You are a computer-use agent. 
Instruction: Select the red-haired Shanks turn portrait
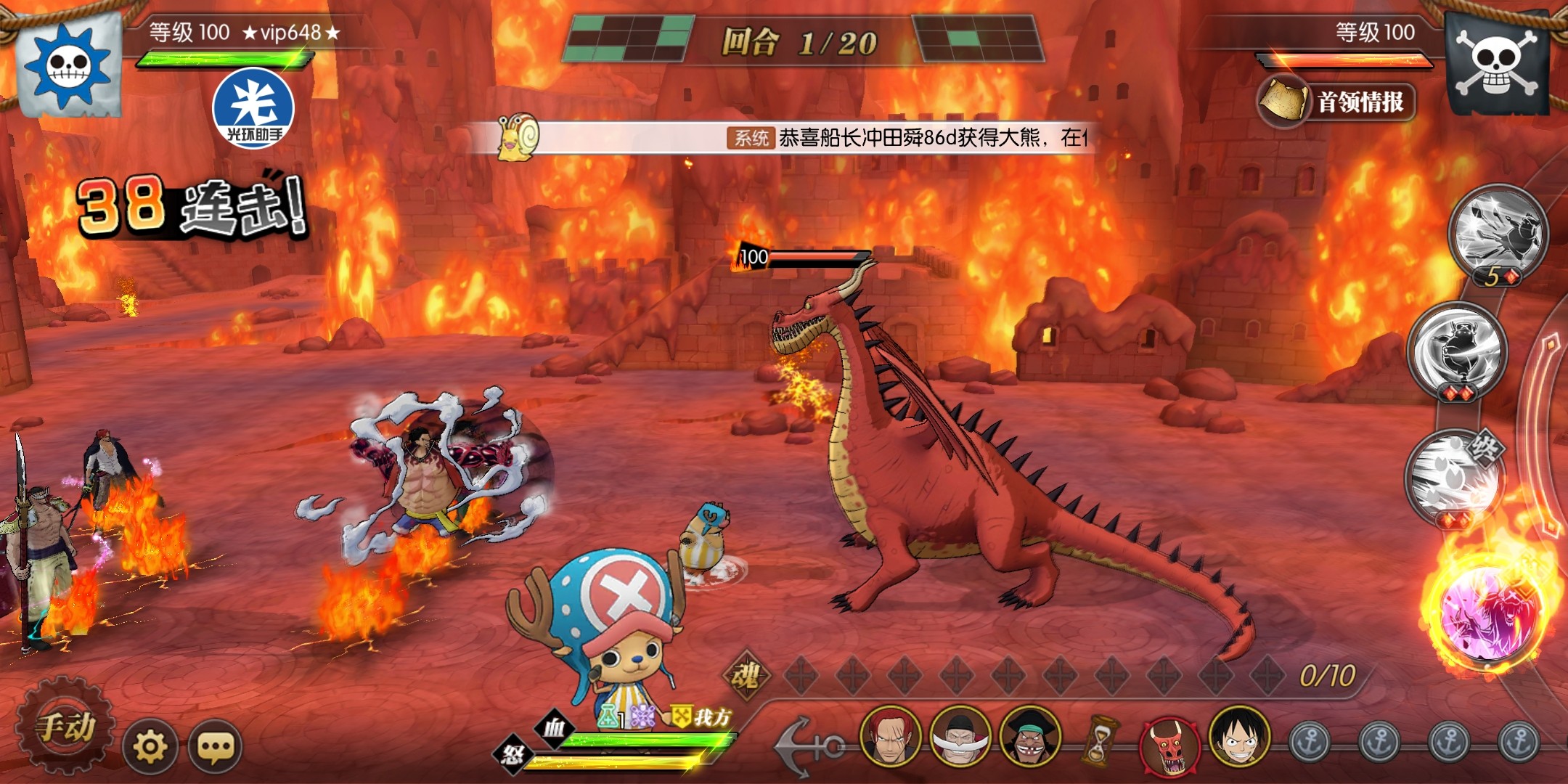[x=891, y=737]
